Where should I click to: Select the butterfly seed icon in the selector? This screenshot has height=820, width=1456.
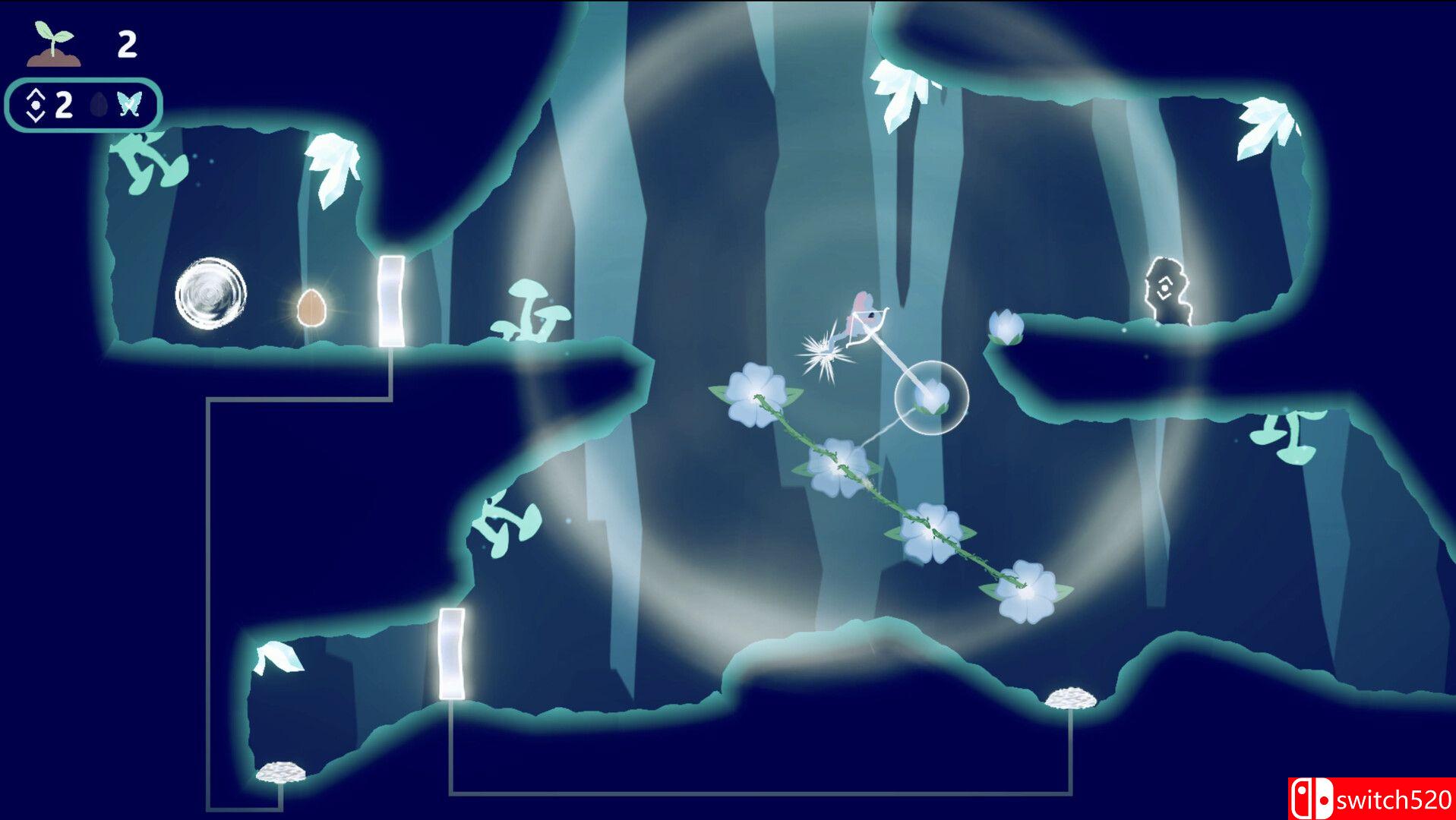(128, 104)
